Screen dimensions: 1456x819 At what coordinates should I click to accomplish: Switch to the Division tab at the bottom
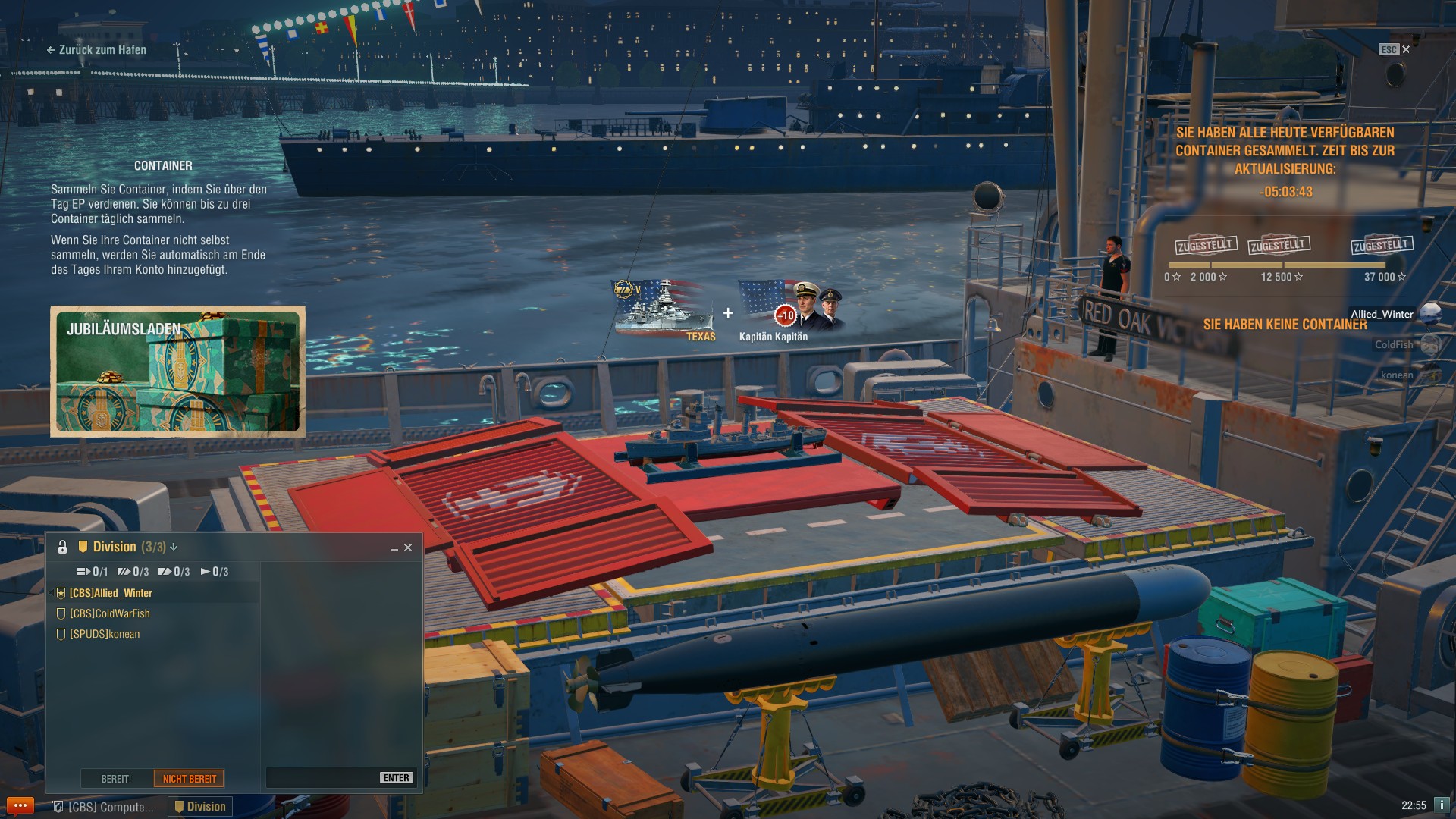(199, 807)
